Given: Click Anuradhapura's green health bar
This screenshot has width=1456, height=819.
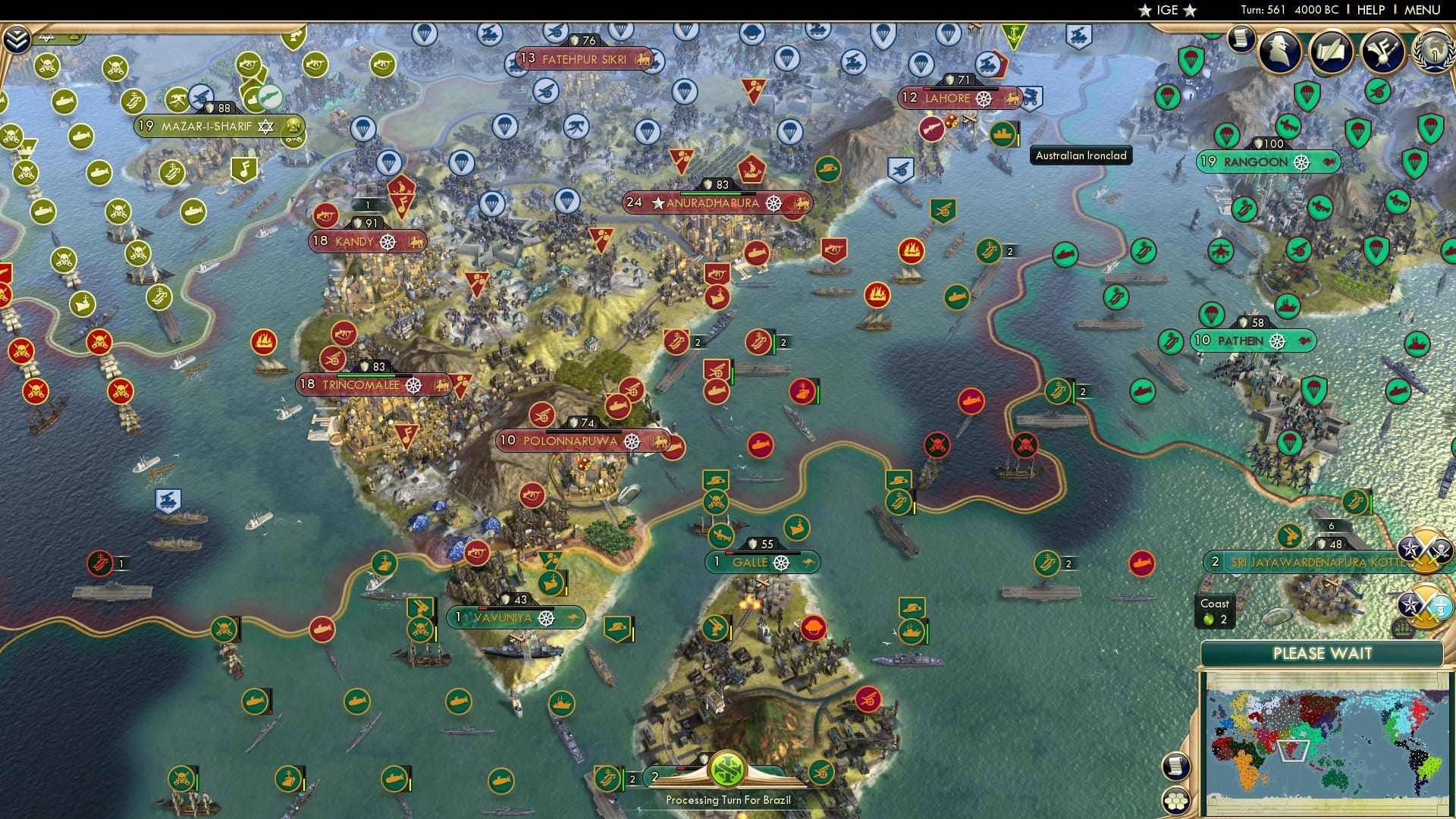Looking at the screenshot, I should [x=711, y=193].
